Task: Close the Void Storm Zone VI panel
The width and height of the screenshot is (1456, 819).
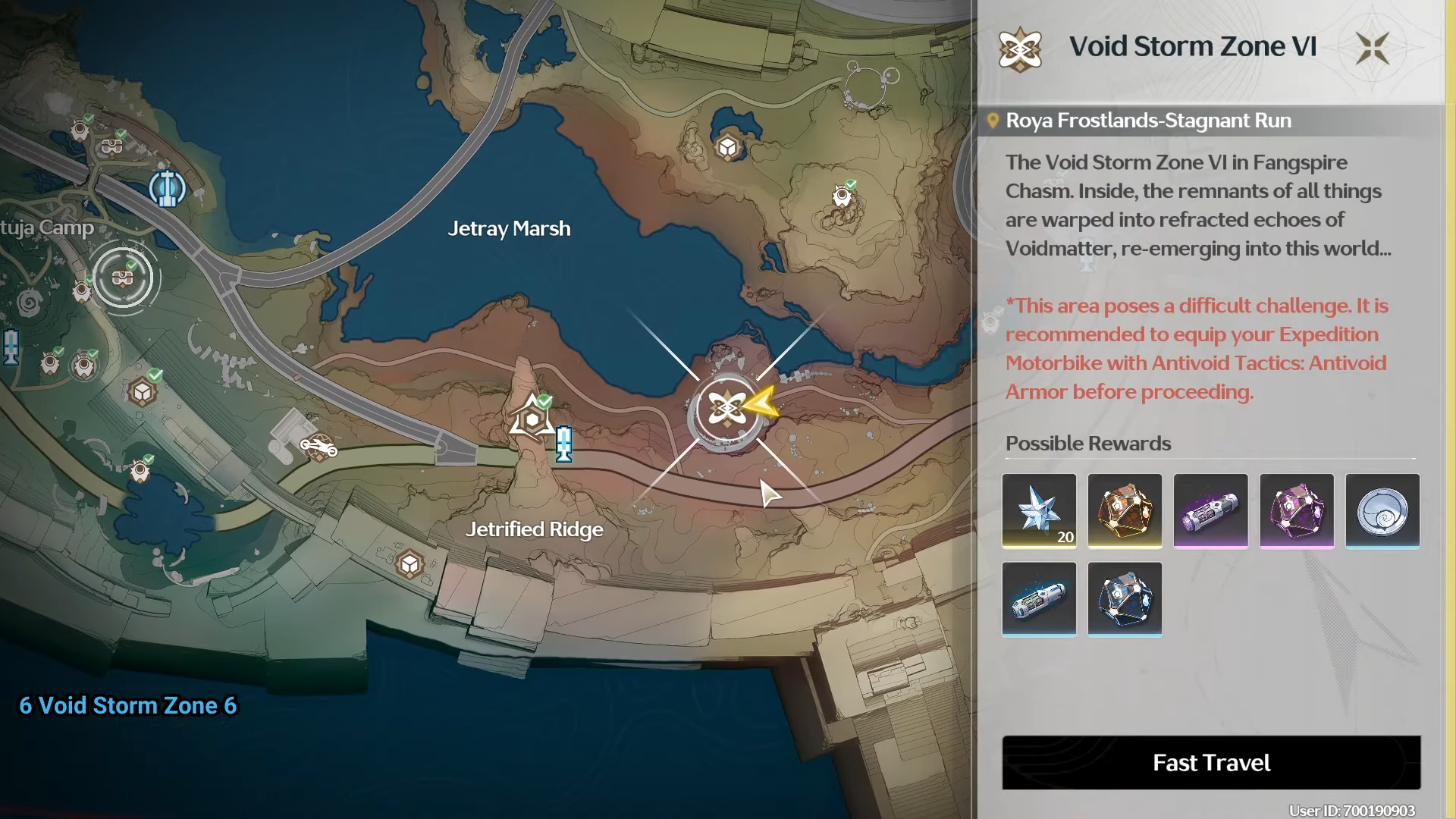Action: point(1372,48)
